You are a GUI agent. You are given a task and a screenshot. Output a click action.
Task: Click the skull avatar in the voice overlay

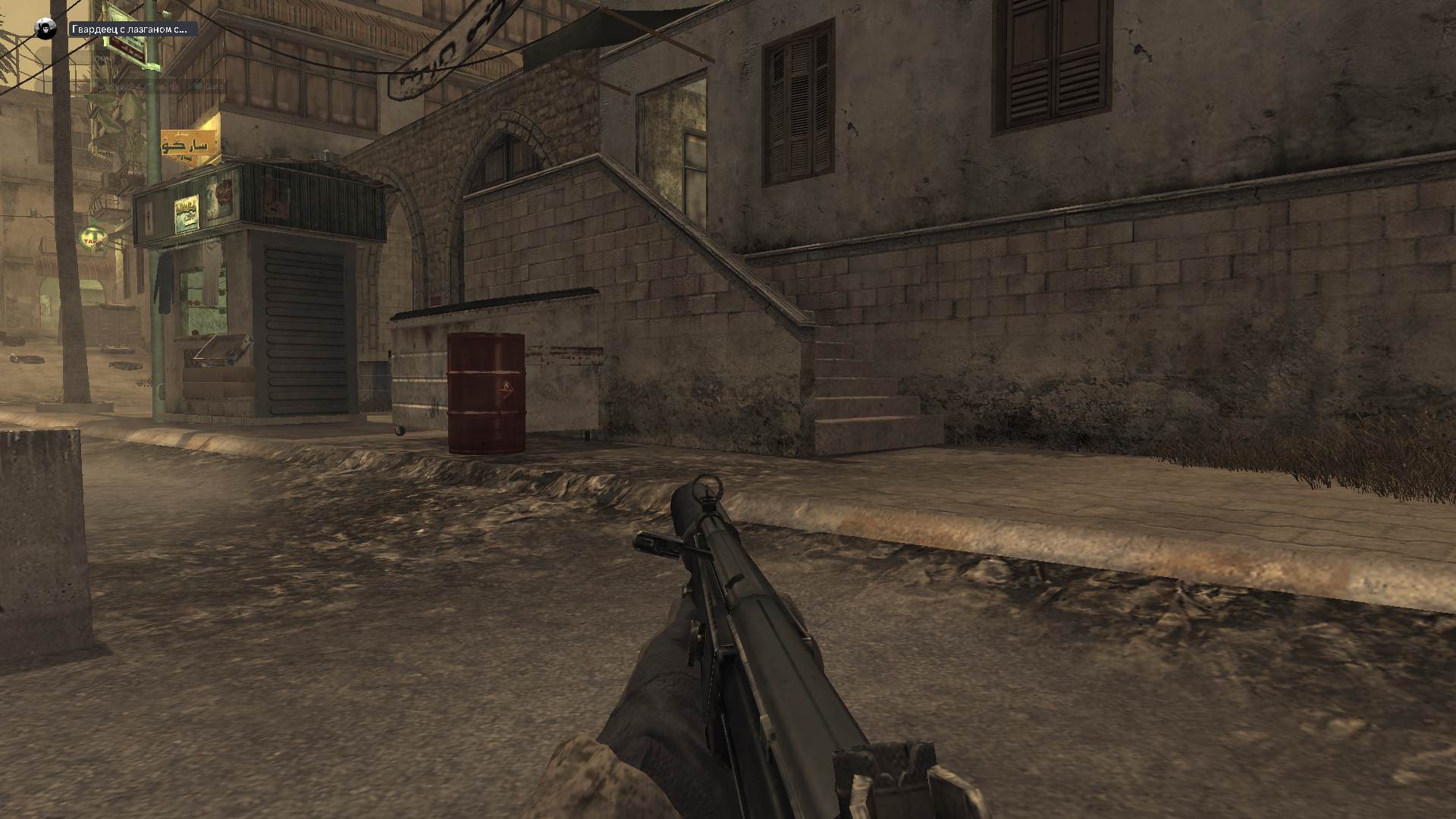(45, 30)
